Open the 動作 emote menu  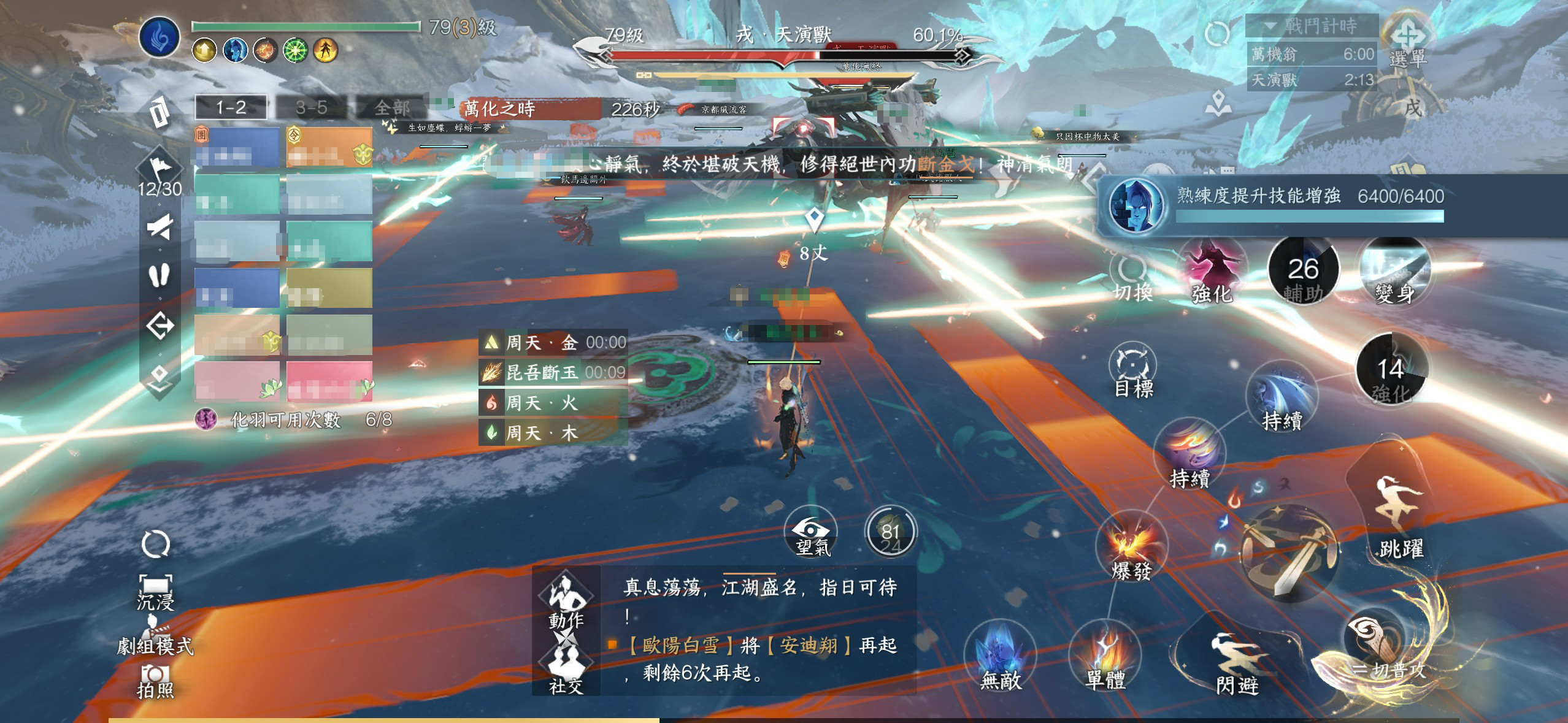tap(566, 600)
